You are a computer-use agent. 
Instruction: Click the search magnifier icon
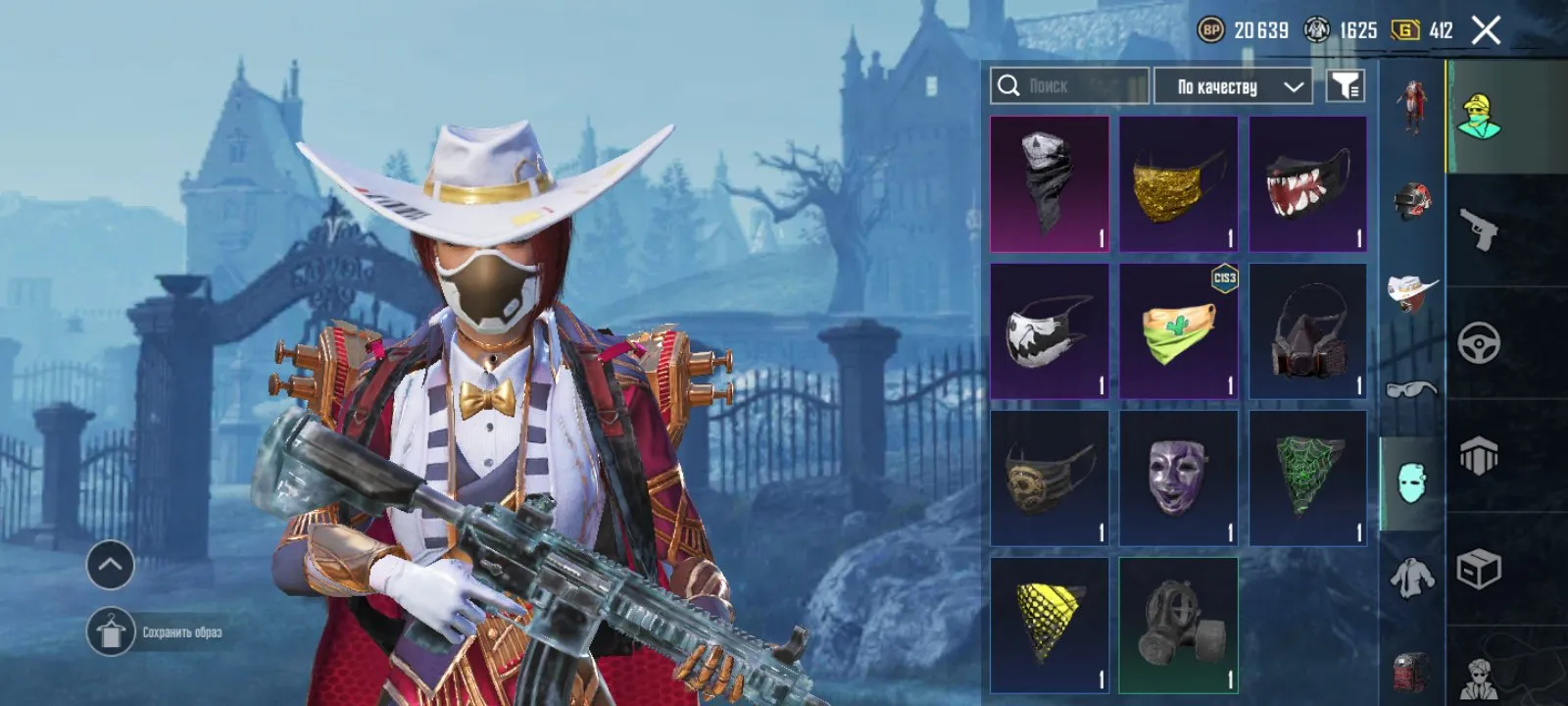pyautogui.click(x=1007, y=85)
